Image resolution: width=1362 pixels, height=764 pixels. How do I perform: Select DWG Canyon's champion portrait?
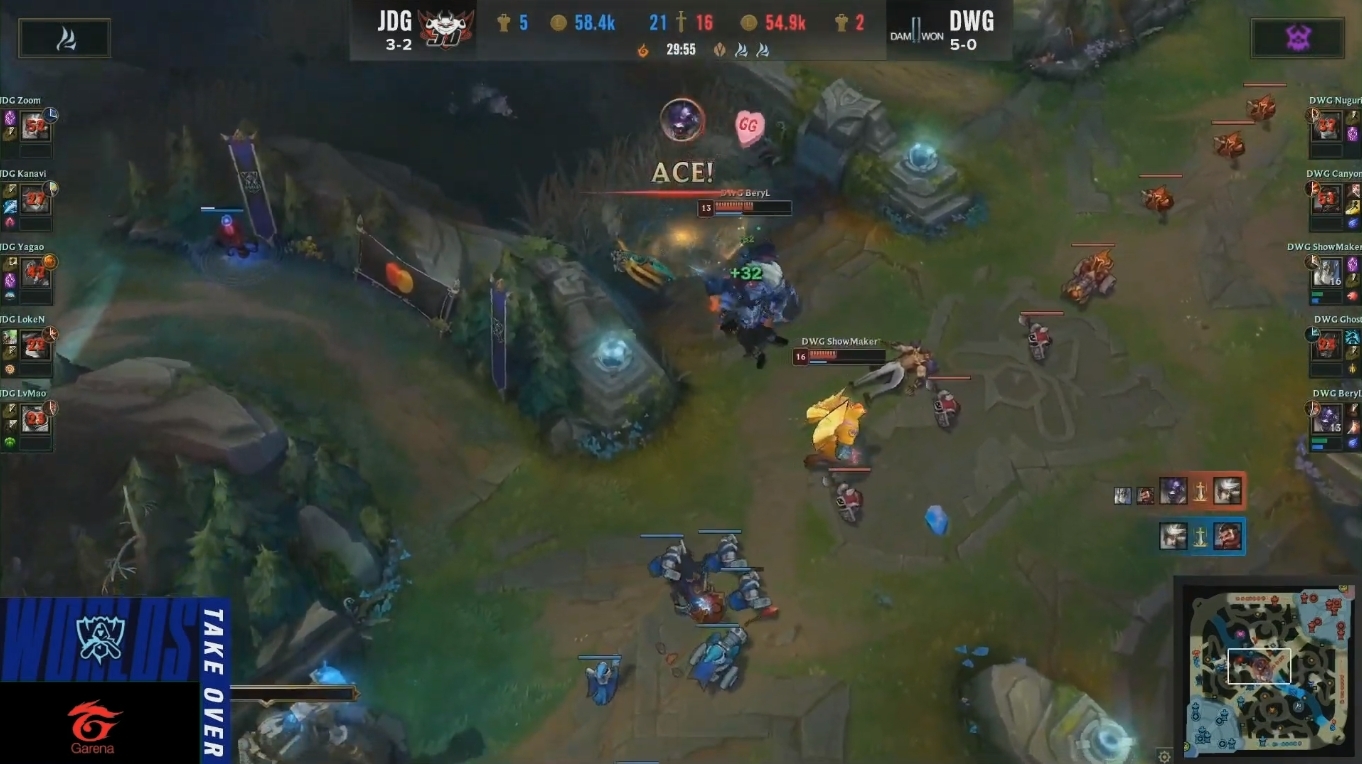pos(1326,200)
